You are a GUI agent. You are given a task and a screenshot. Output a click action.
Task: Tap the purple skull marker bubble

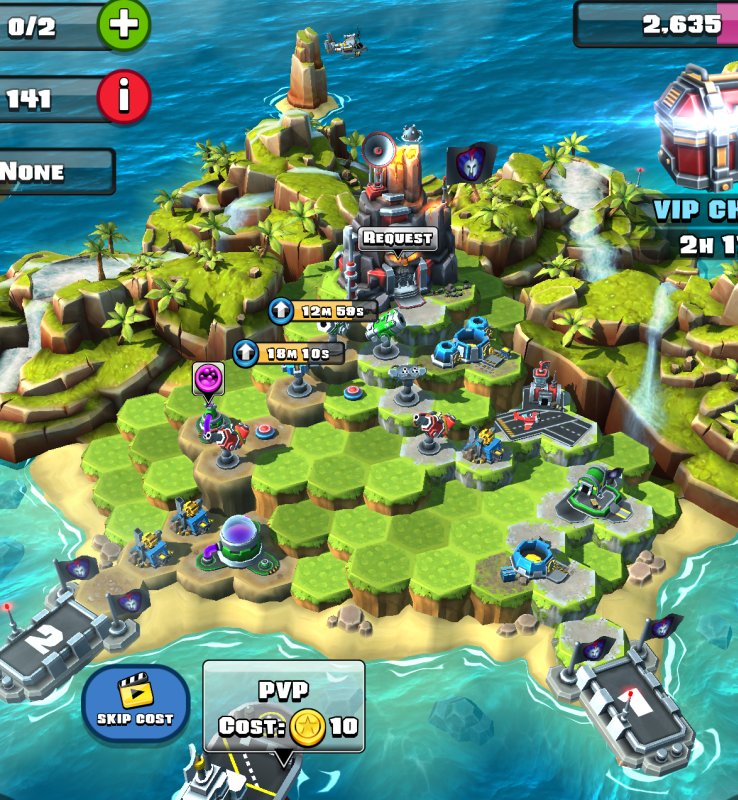click(x=208, y=378)
